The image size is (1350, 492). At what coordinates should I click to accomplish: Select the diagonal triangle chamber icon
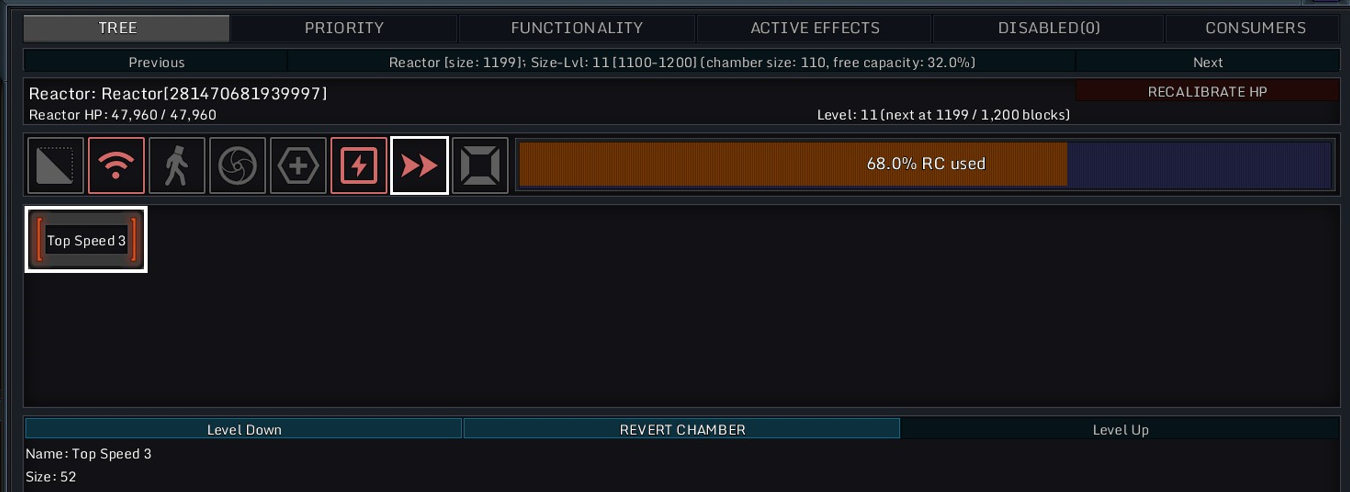pos(55,166)
